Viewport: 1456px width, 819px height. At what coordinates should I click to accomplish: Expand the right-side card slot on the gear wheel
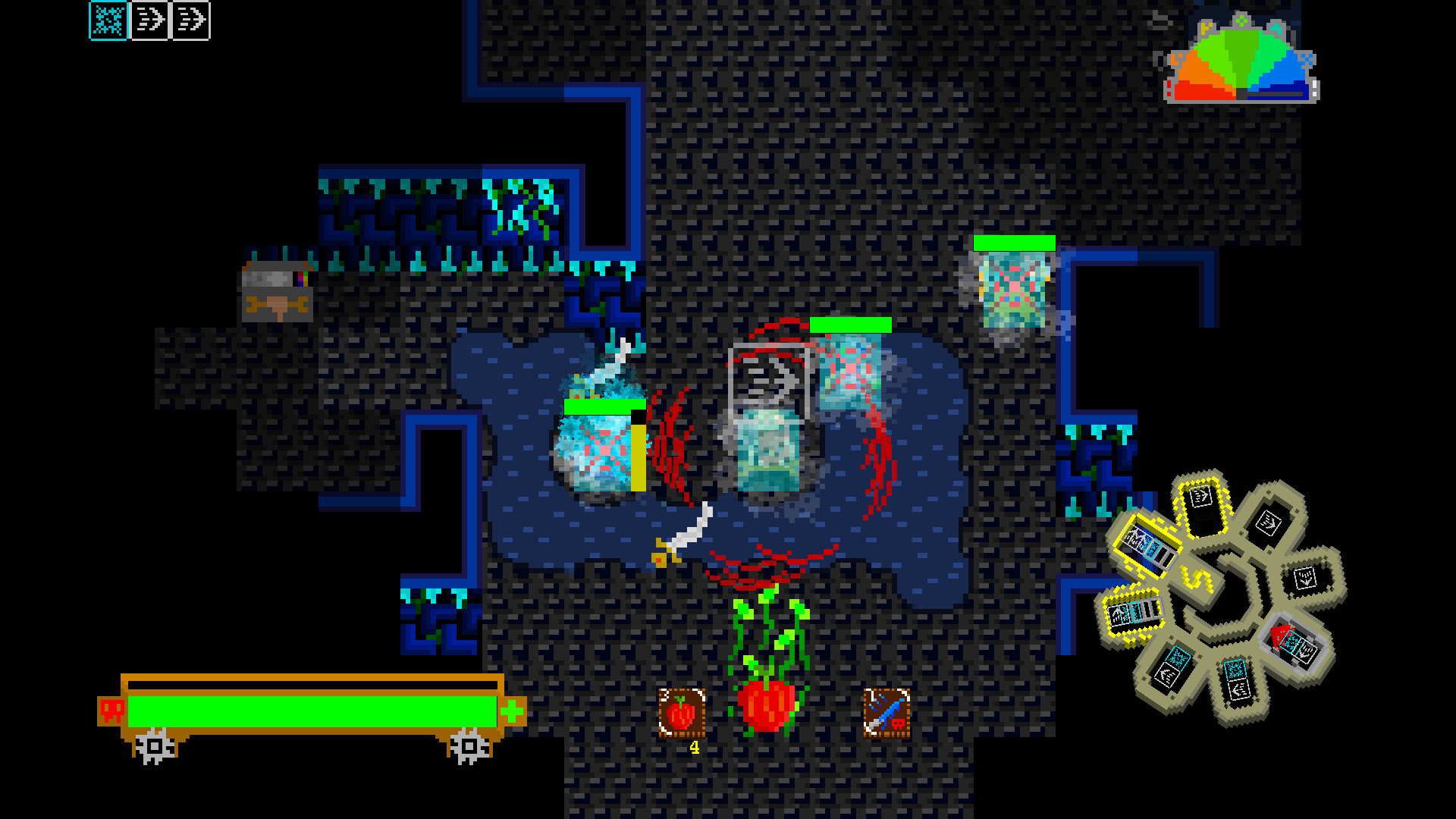pos(1304,578)
